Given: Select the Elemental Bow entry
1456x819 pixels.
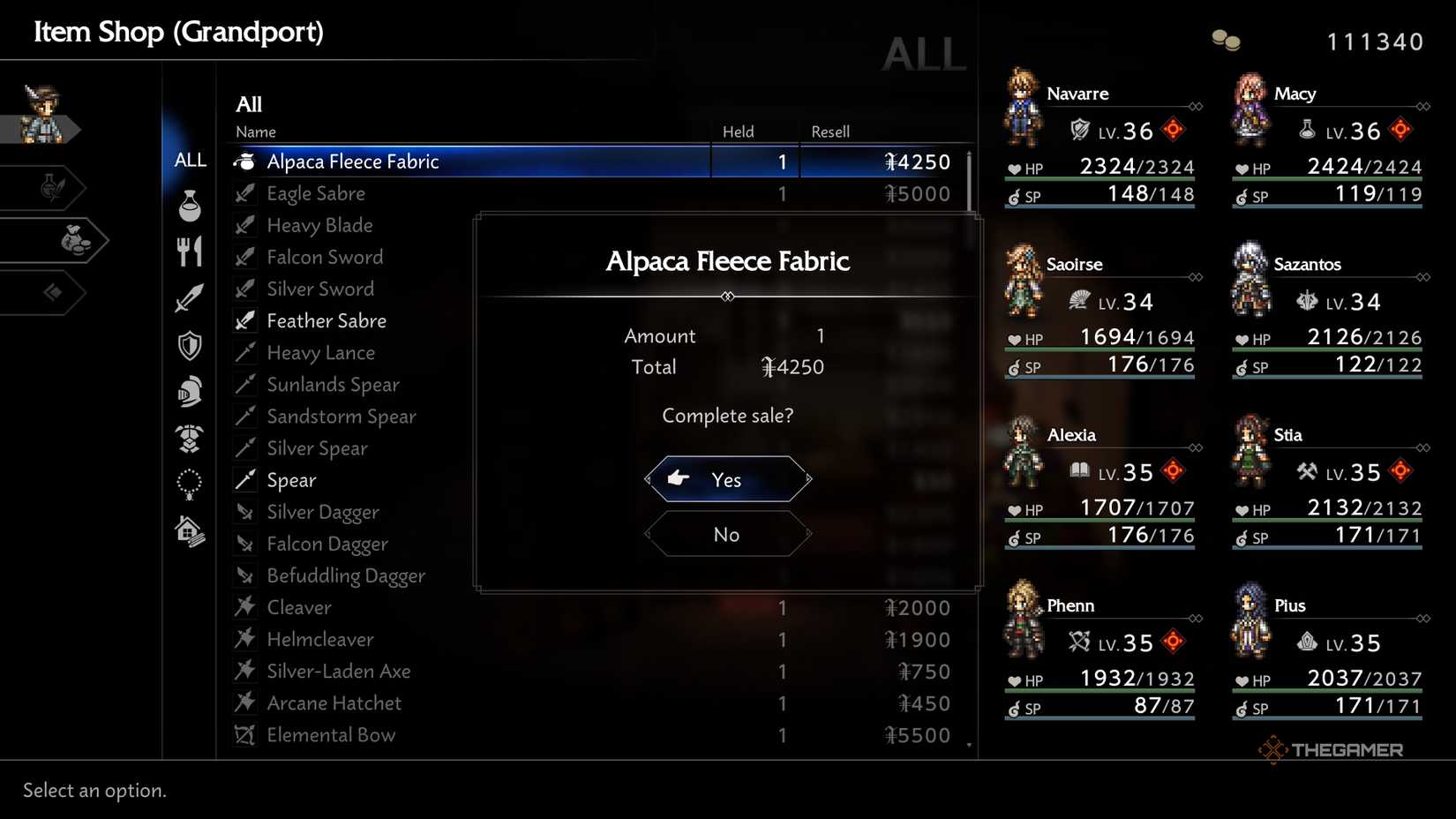Looking at the screenshot, I should [331, 734].
